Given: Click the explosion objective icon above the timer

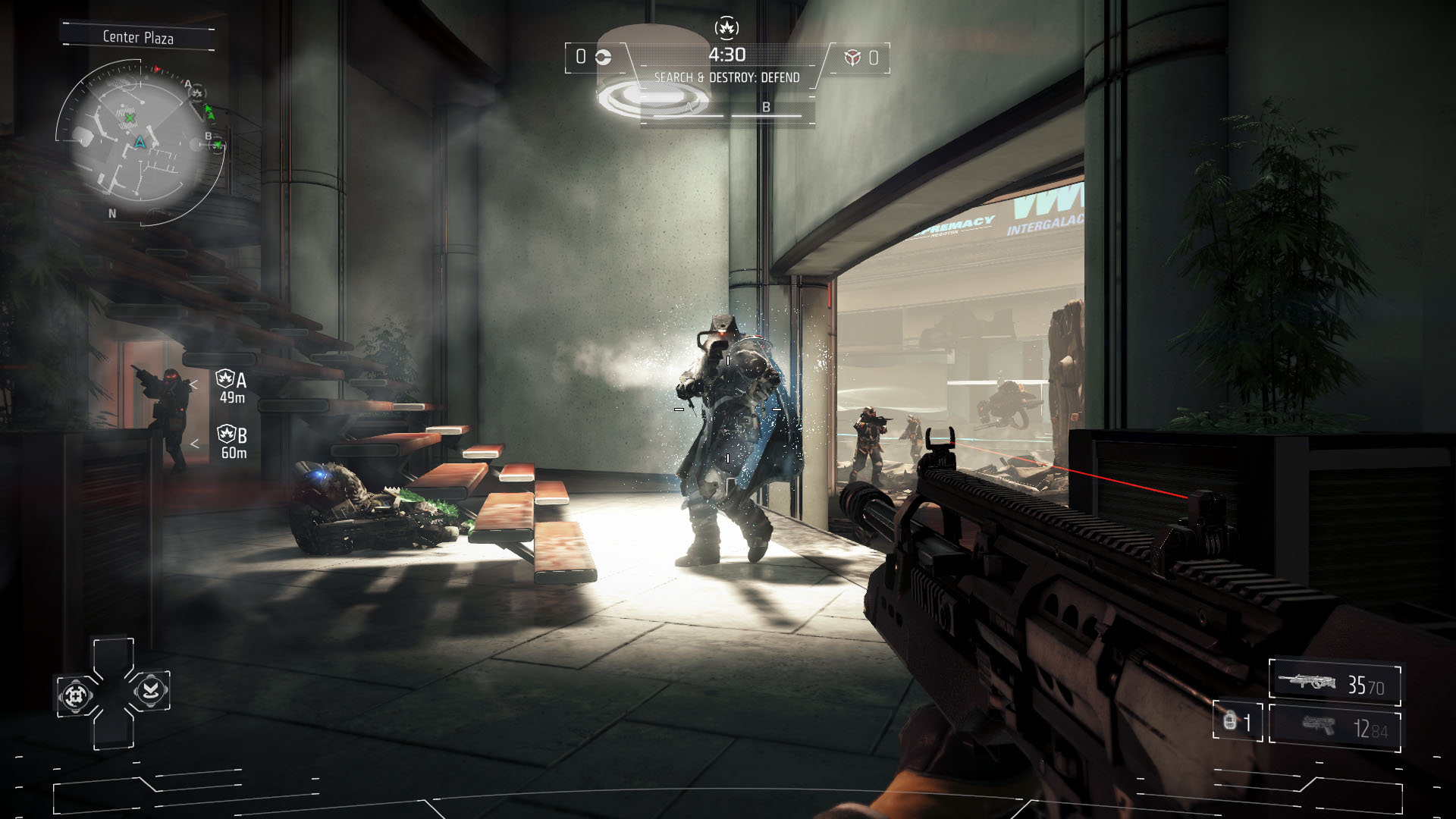Looking at the screenshot, I should [x=726, y=28].
